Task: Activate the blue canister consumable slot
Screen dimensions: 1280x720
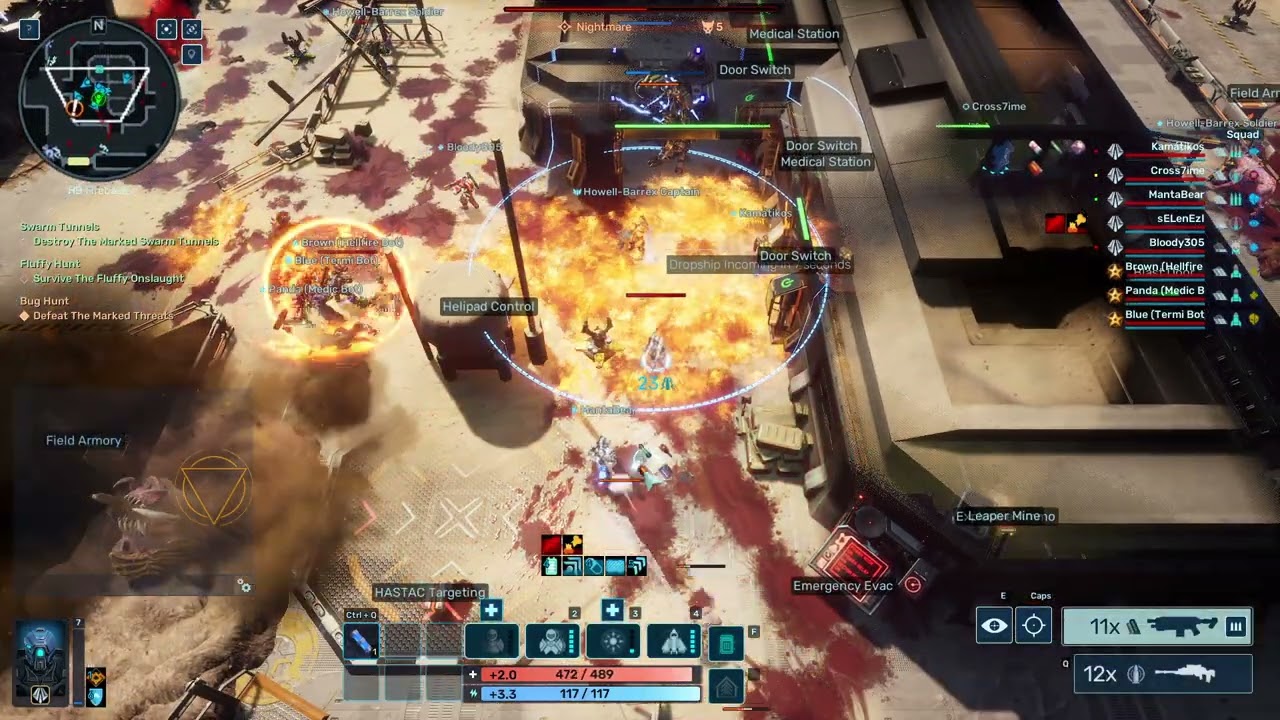Action: (x=361, y=642)
